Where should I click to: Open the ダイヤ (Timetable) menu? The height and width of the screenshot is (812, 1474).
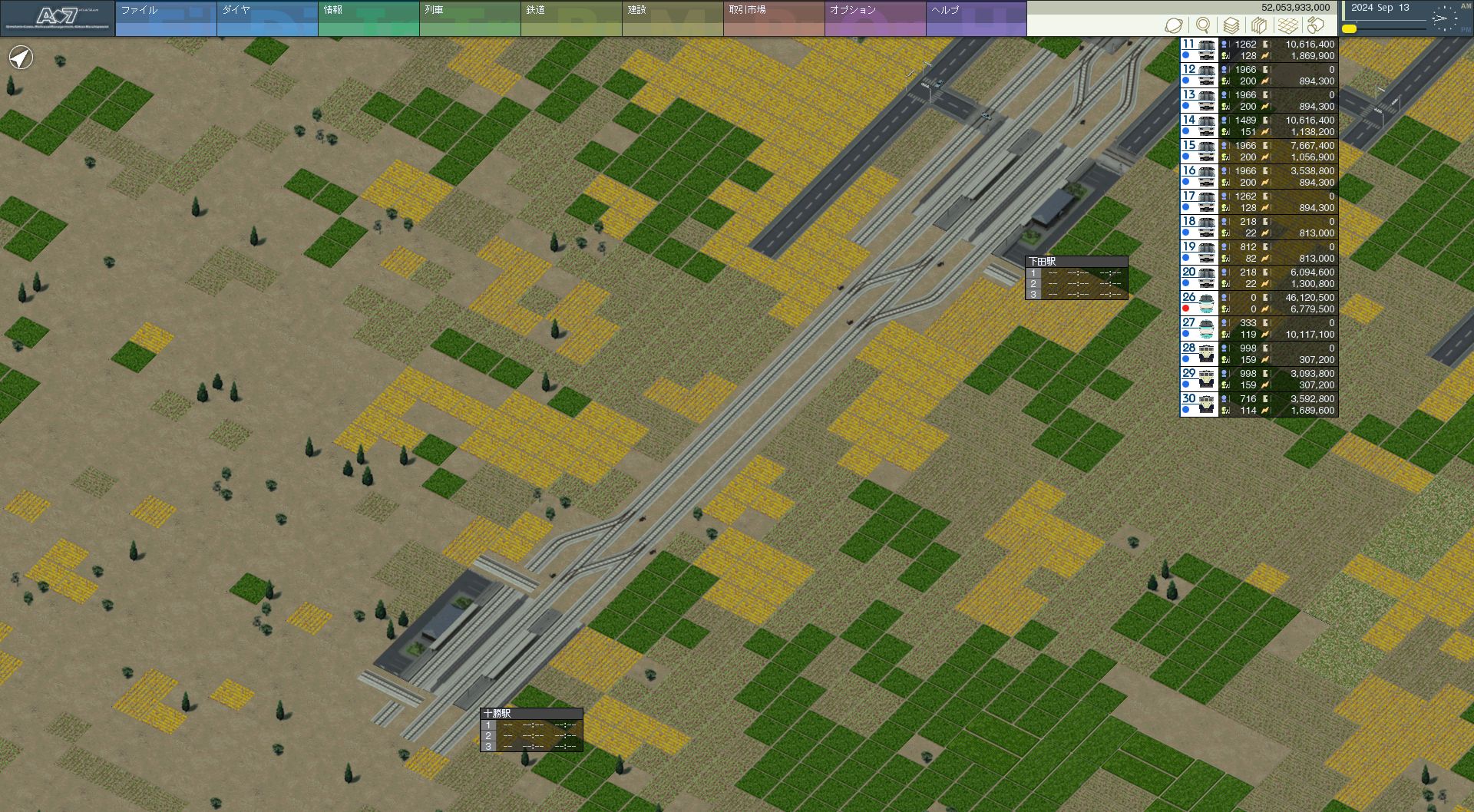click(266, 18)
